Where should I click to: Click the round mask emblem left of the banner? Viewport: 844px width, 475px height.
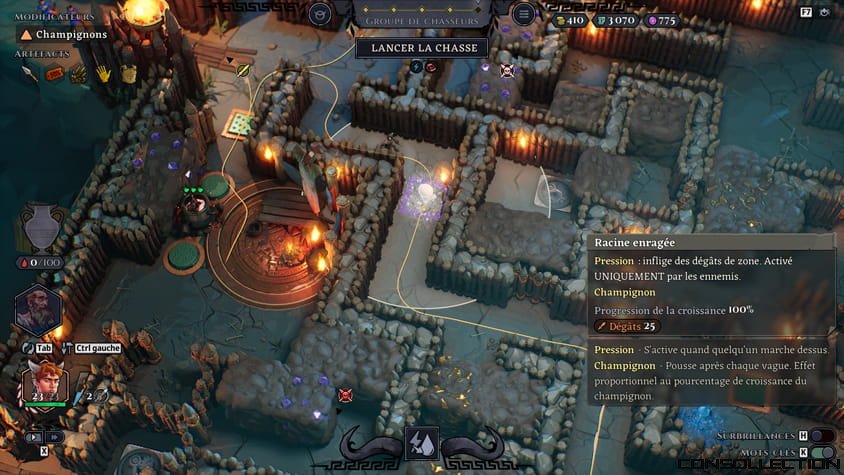tap(320, 14)
